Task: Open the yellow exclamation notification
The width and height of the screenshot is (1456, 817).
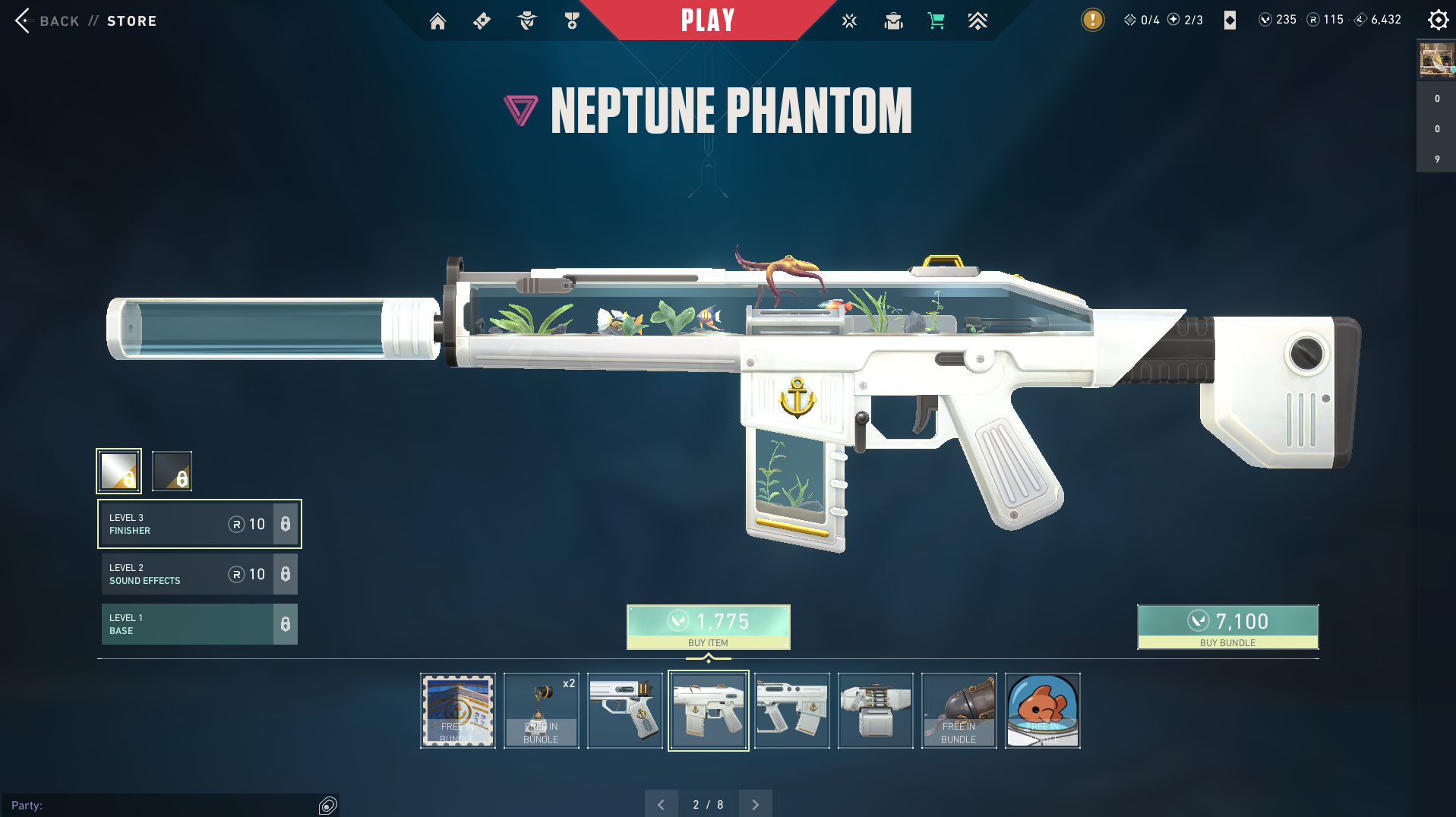Action: click(x=1092, y=20)
